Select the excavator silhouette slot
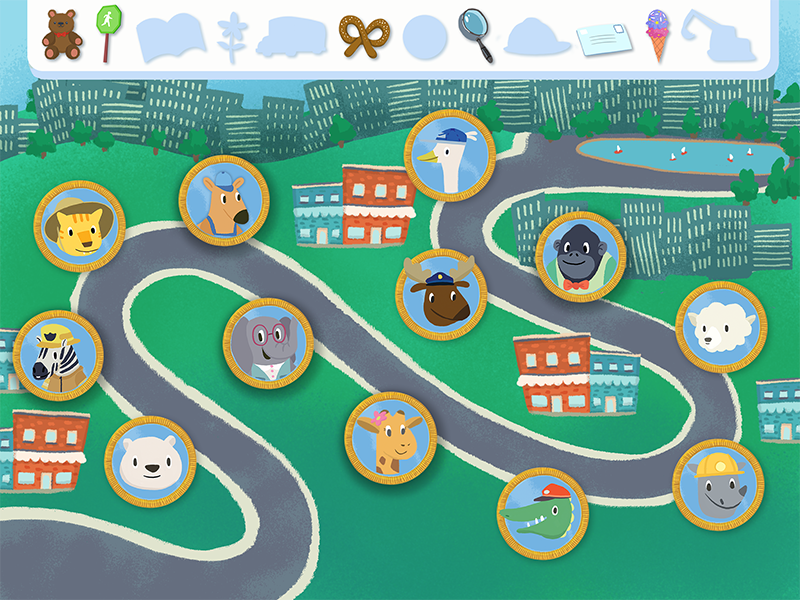 tap(716, 37)
